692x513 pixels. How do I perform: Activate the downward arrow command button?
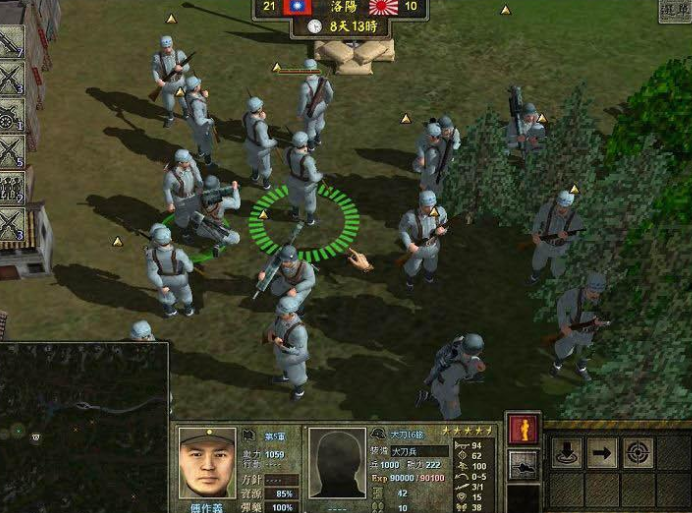566,452
